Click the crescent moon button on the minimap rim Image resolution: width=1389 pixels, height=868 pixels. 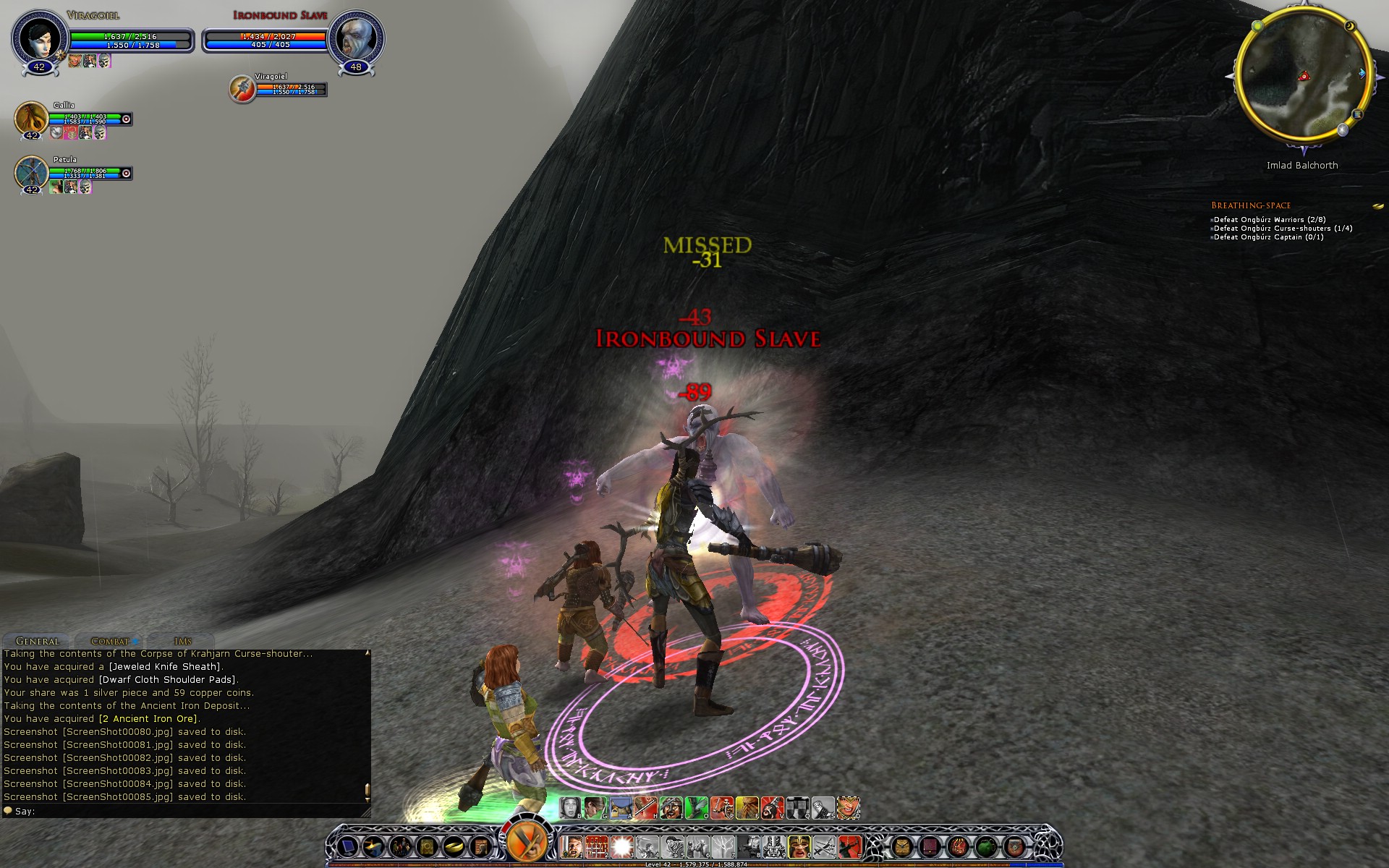click(1350, 27)
